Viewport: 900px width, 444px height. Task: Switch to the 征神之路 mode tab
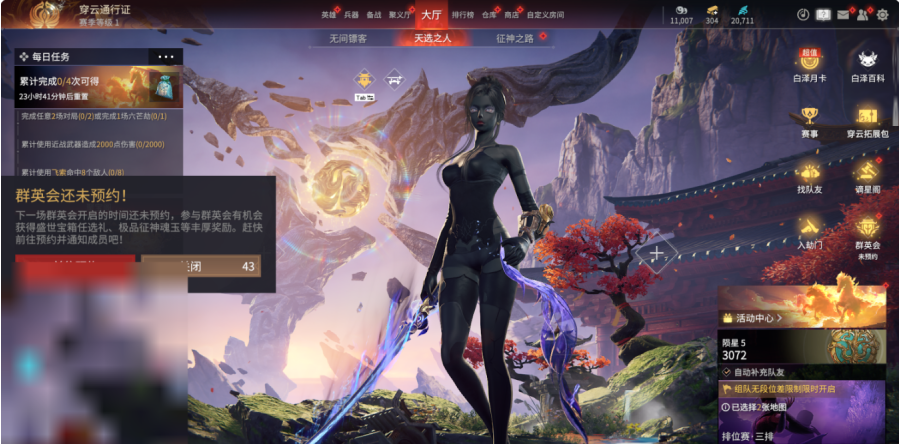[x=514, y=38]
